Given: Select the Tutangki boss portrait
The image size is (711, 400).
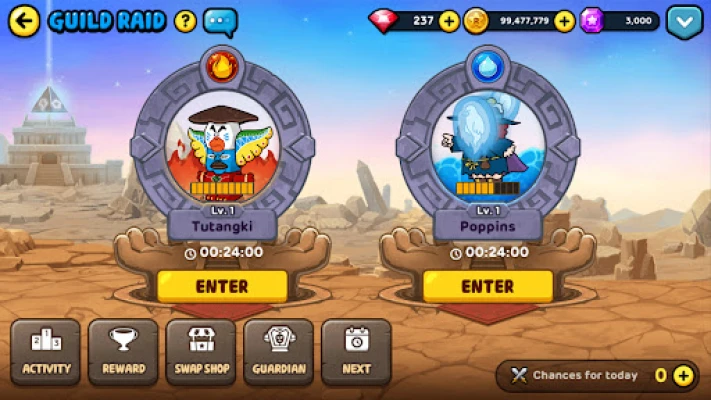Looking at the screenshot, I should [222, 150].
